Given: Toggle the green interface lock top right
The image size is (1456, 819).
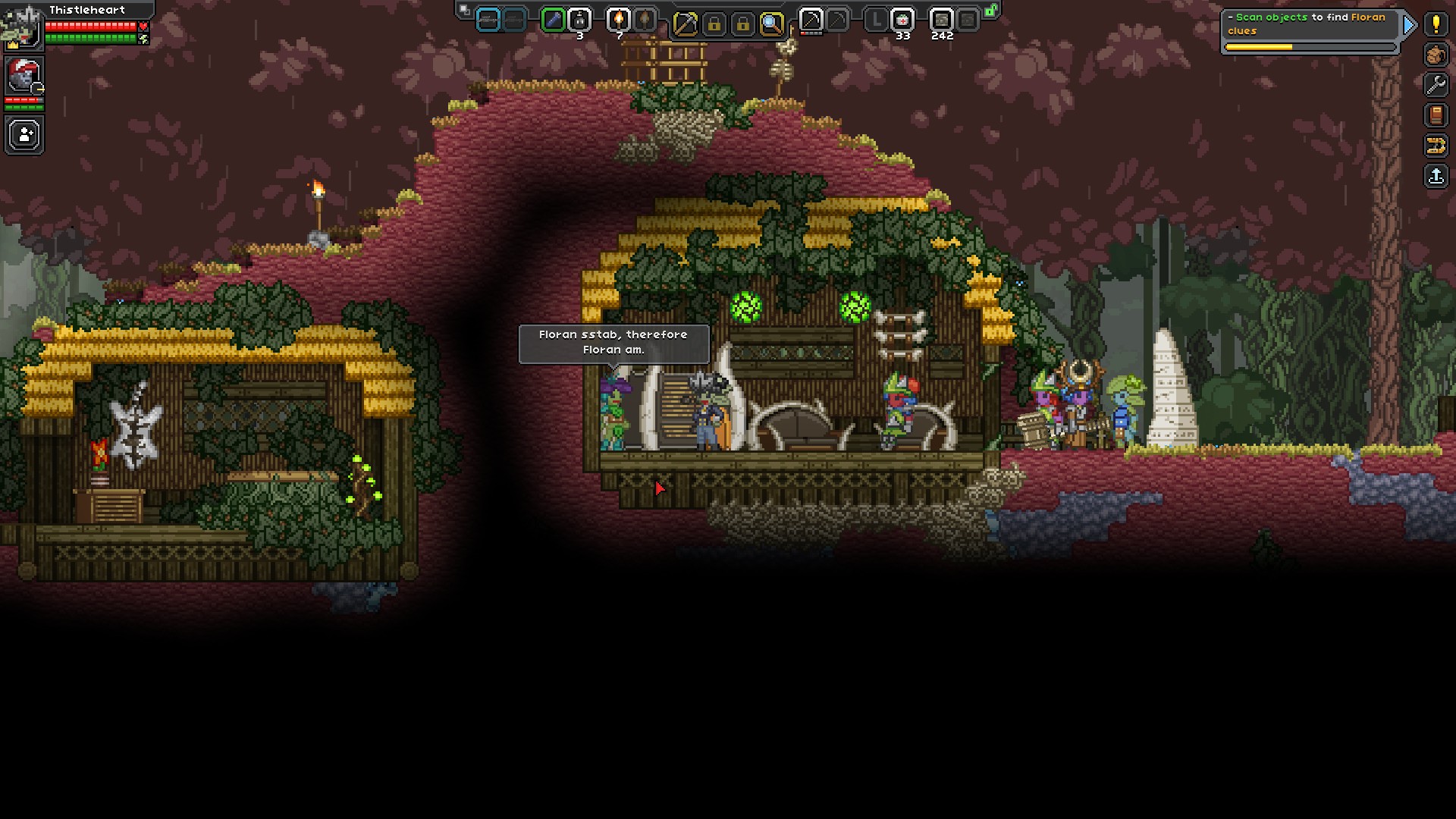Looking at the screenshot, I should [990, 11].
